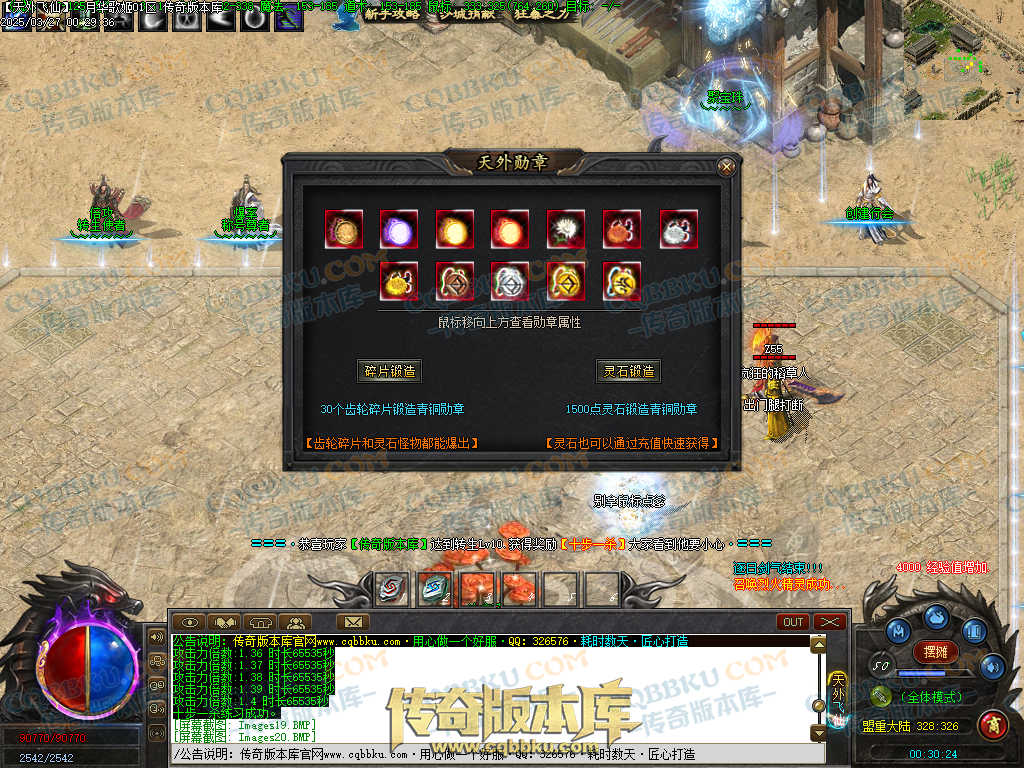The height and width of the screenshot is (768, 1024).
Task: Select the purple orb medal icon
Action: click(398, 229)
